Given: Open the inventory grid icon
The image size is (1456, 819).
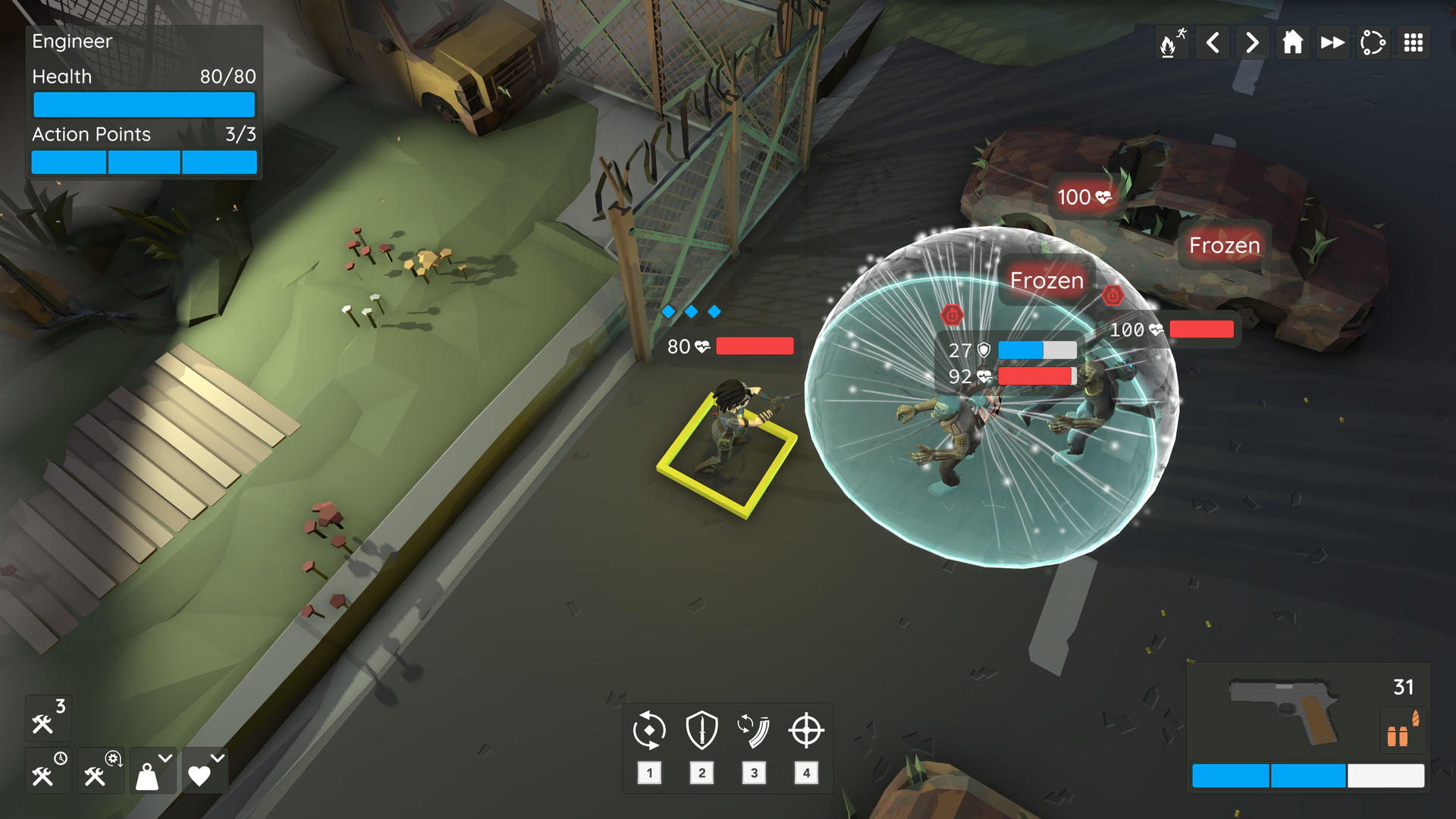Looking at the screenshot, I should (1414, 42).
